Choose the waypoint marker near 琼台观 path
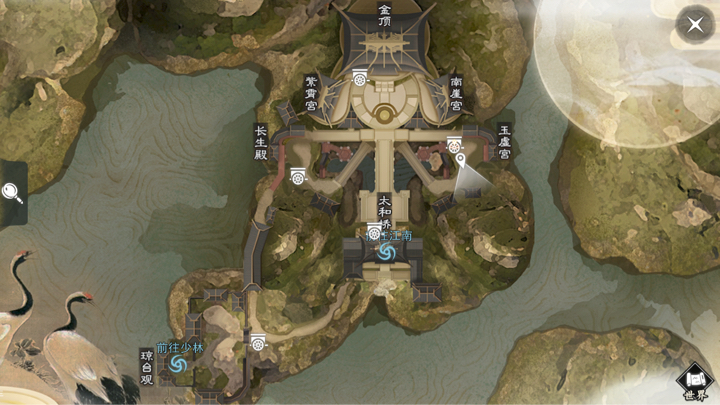720x405 pixels. point(259,342)
